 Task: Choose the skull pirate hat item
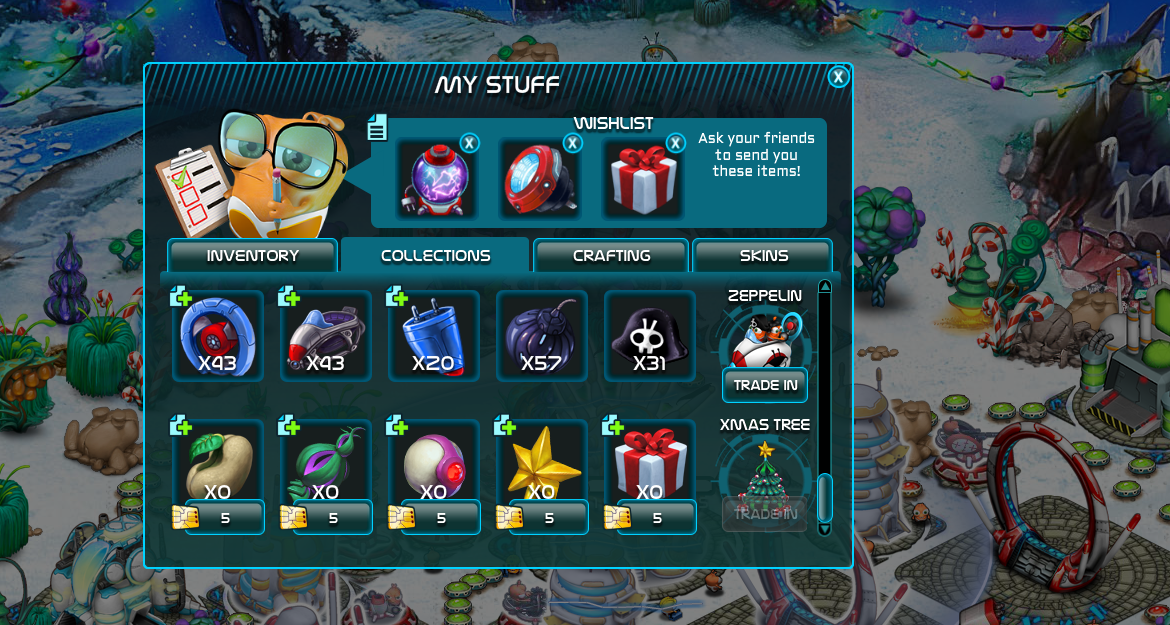point(649,336)
